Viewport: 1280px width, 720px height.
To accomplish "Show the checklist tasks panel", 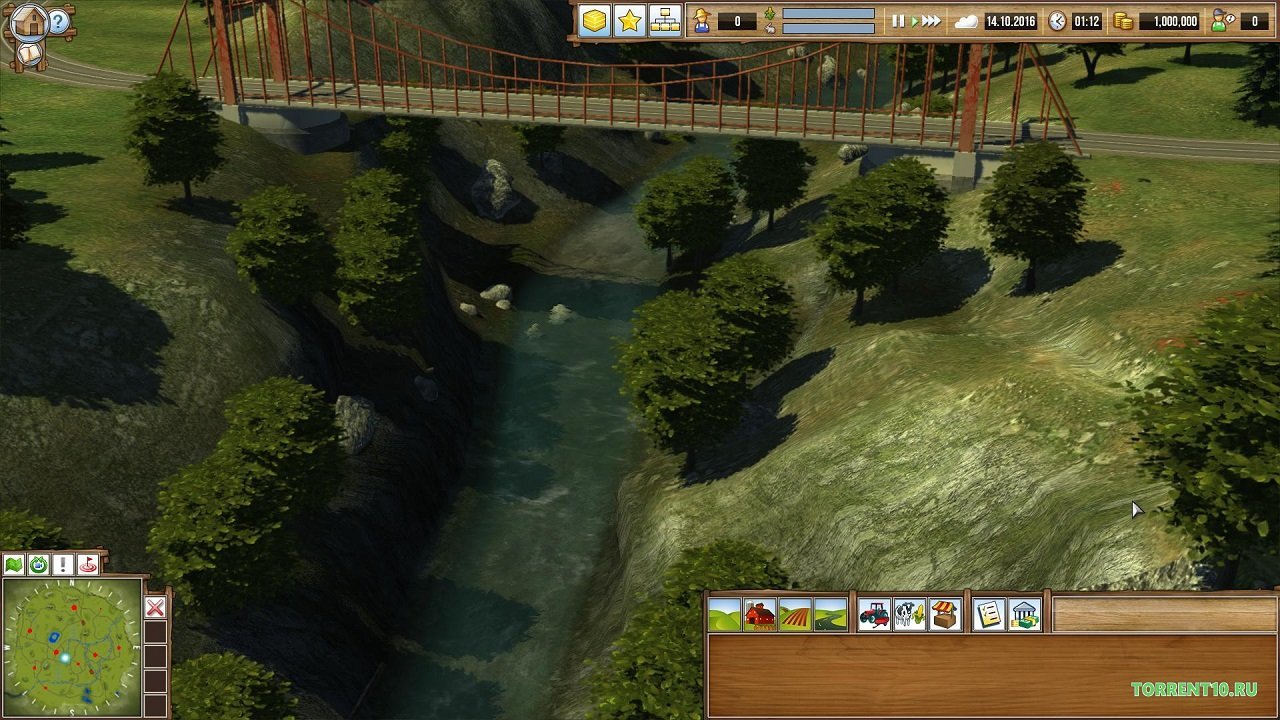I will click(989, 615).
